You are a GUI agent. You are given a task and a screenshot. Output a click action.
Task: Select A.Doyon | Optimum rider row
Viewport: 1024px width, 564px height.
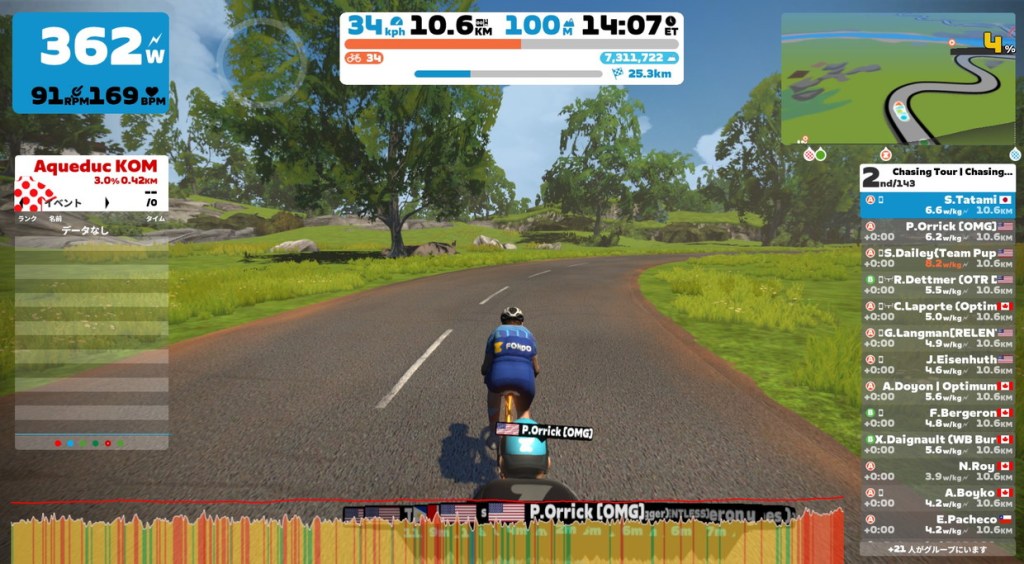937,391
